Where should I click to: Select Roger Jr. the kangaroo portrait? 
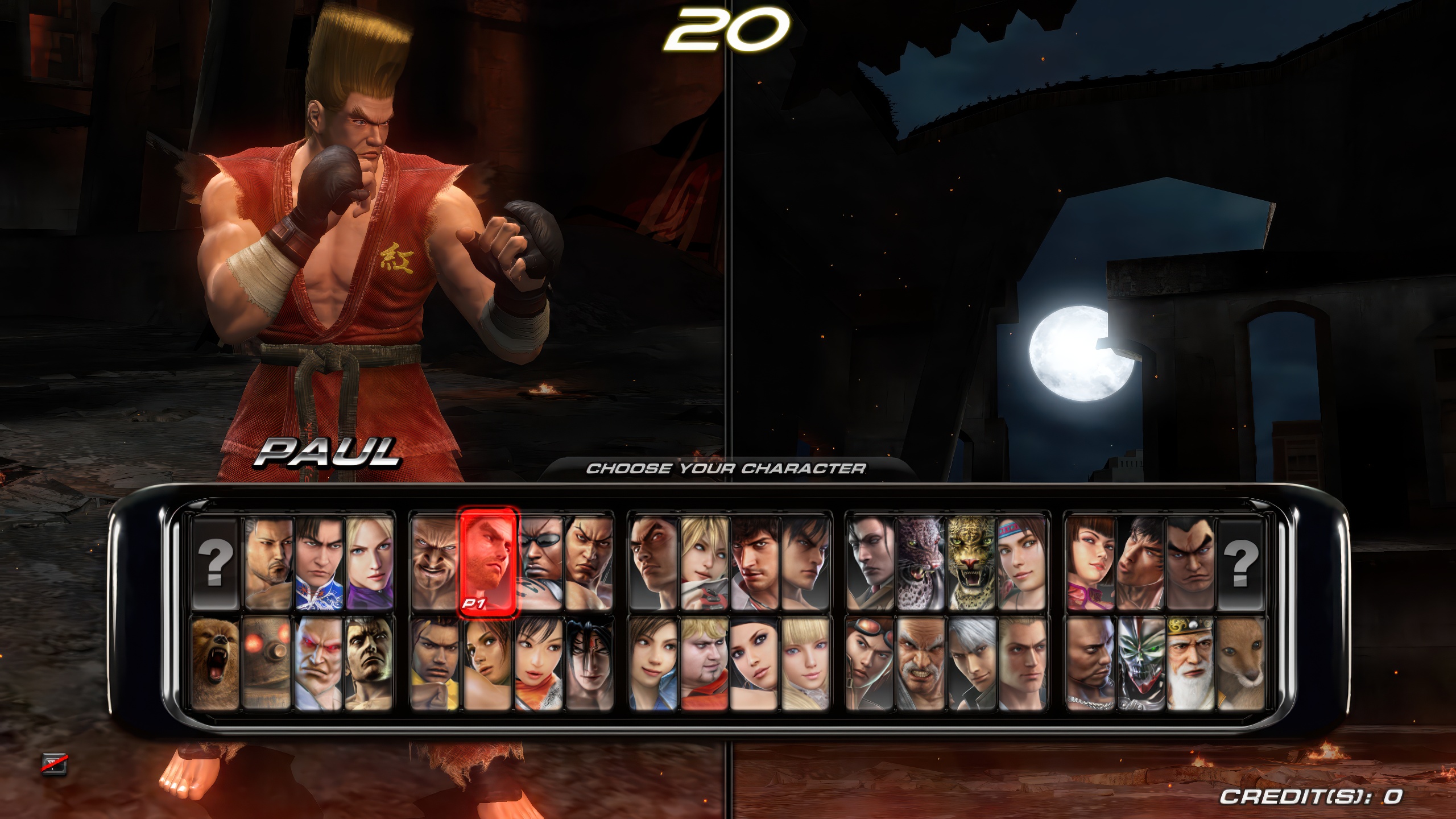[1240, 663]
